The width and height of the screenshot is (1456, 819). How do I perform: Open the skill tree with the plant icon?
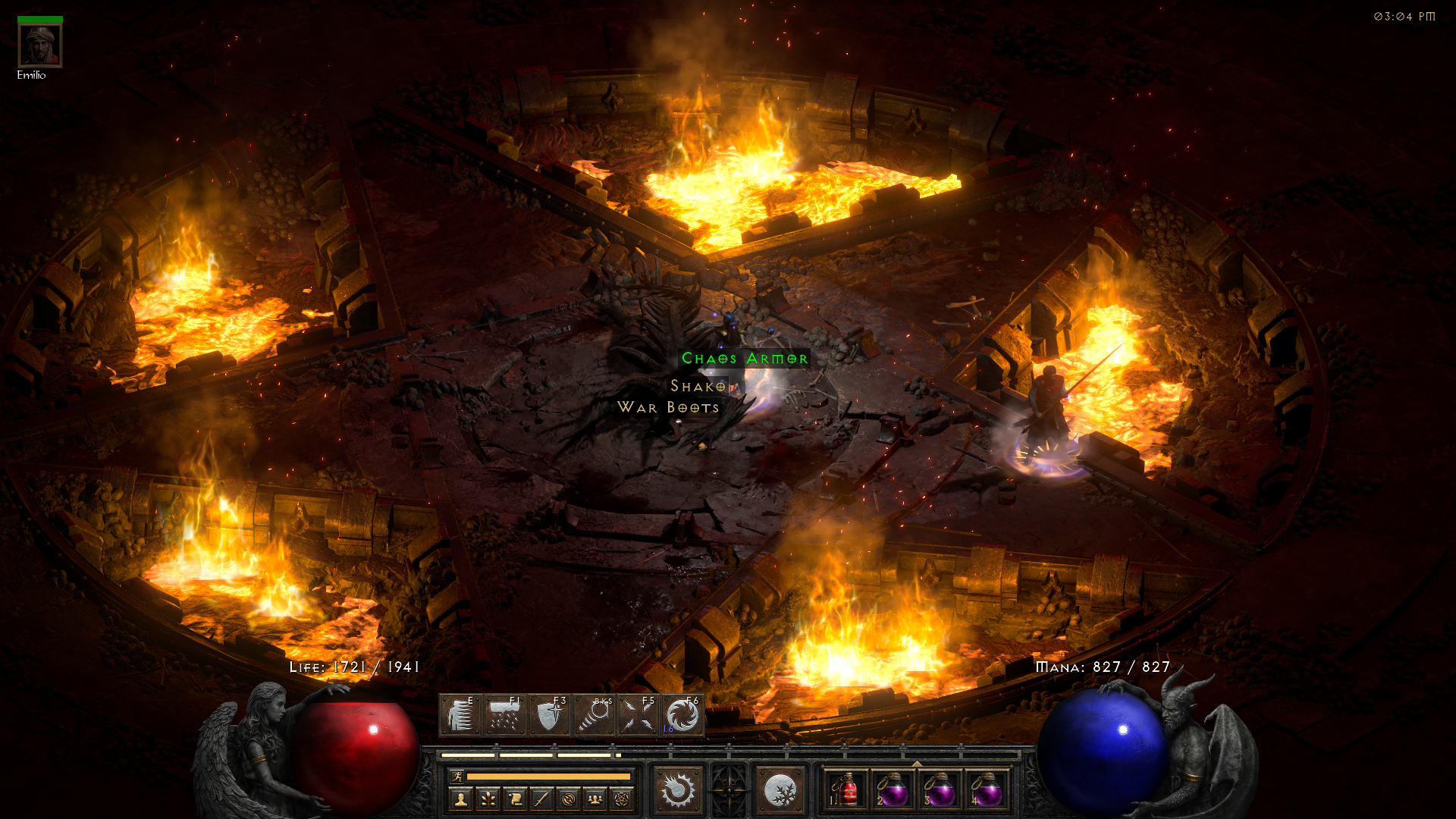pos(488,799)
